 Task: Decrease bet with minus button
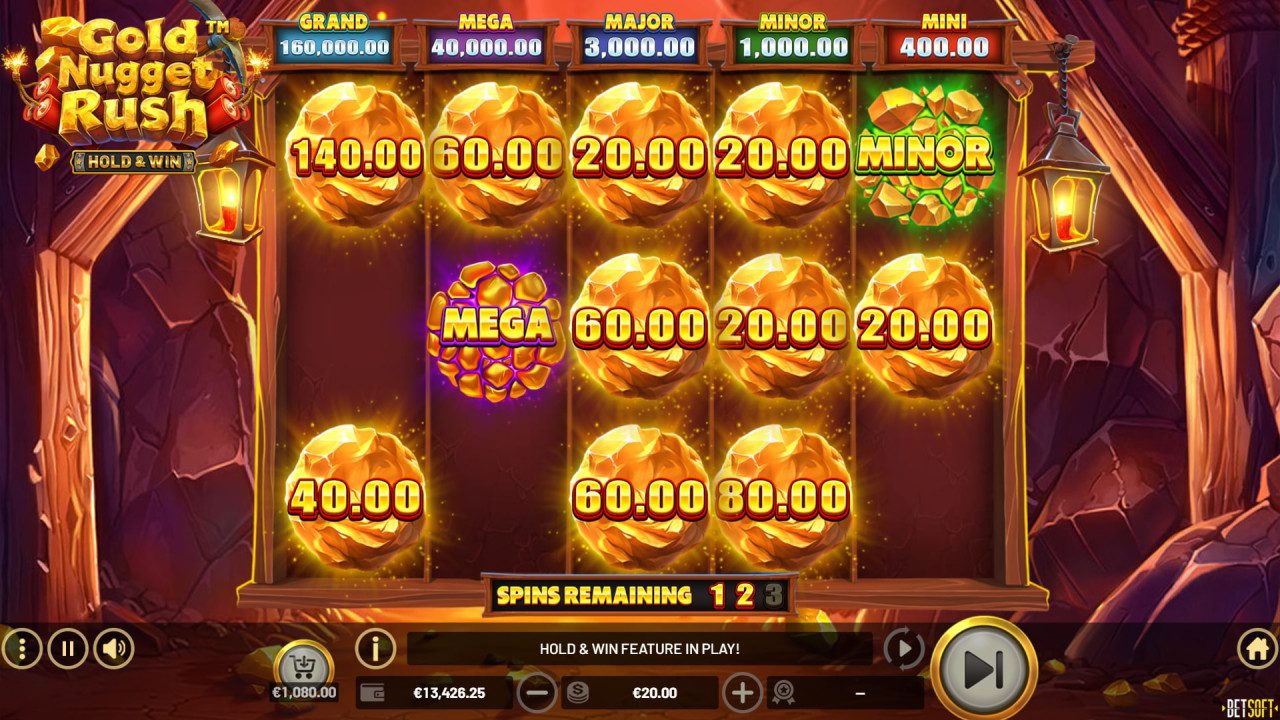[538, 691]
